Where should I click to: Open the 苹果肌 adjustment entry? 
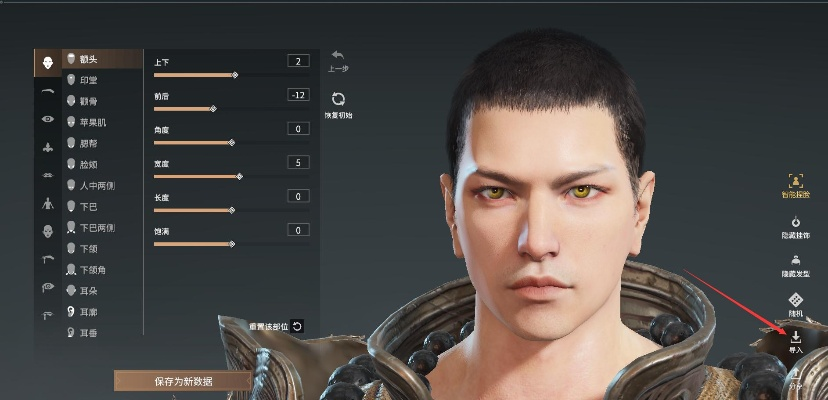91,122
